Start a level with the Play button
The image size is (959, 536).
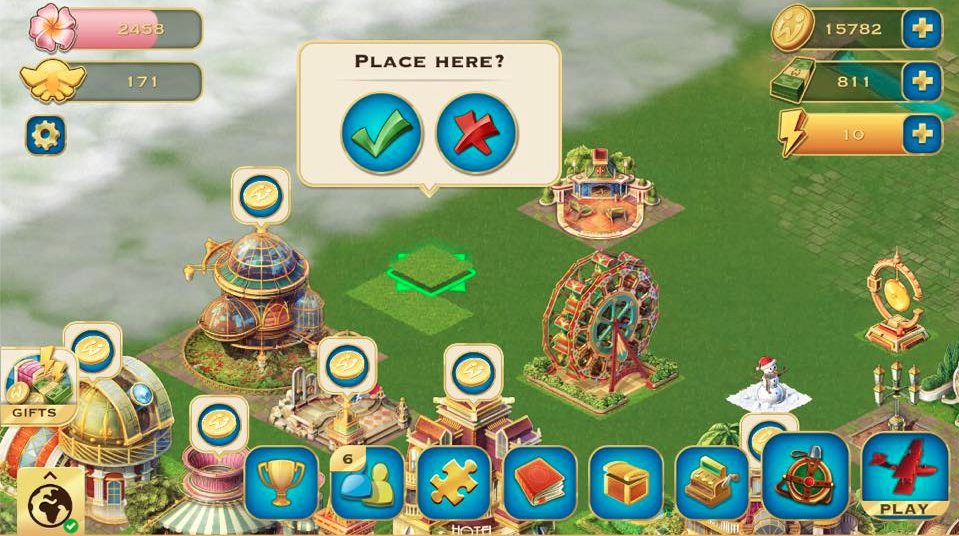click(x=904, y=475)
